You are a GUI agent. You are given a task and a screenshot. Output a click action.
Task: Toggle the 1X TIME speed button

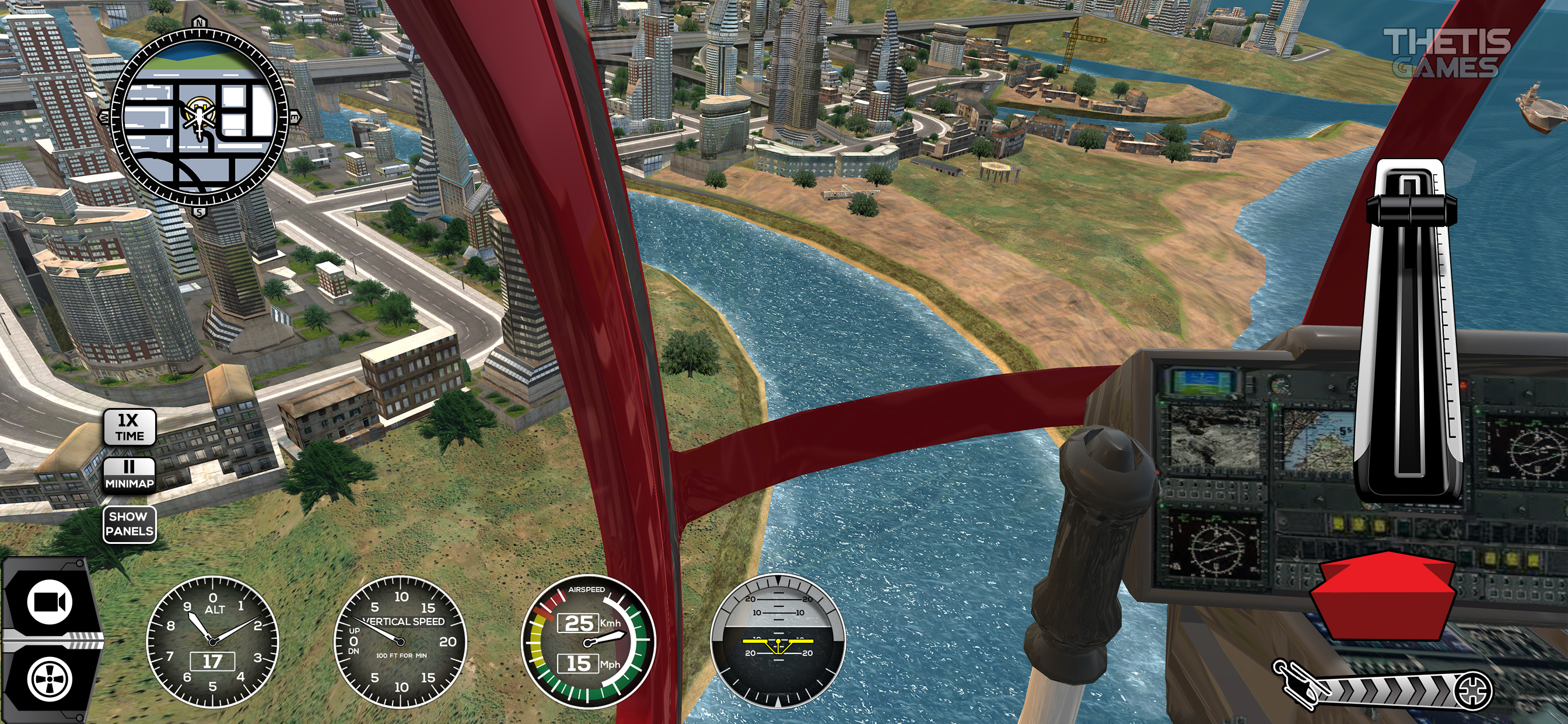click(129, 427)
